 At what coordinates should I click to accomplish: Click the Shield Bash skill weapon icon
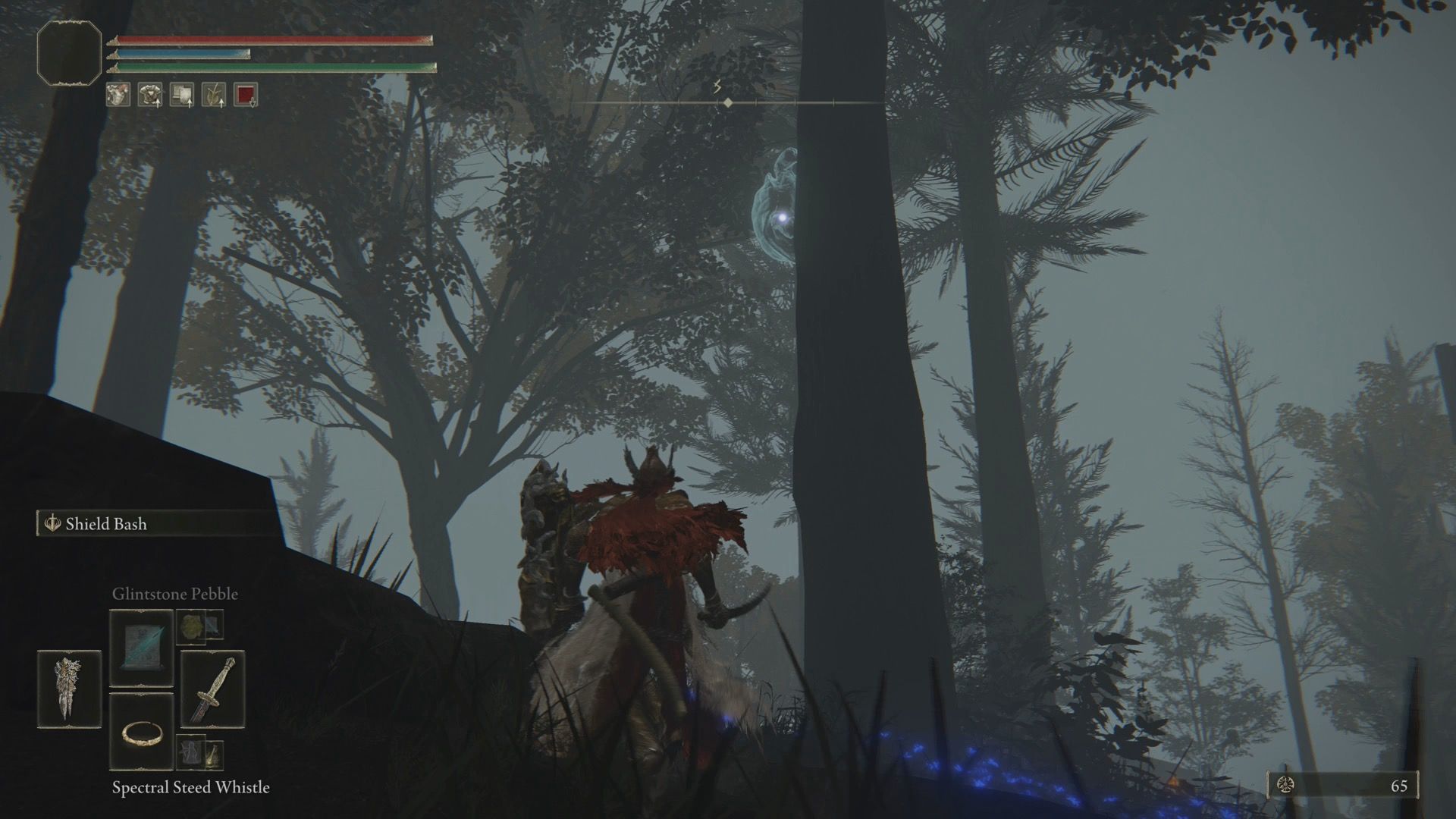pos(52,523)
